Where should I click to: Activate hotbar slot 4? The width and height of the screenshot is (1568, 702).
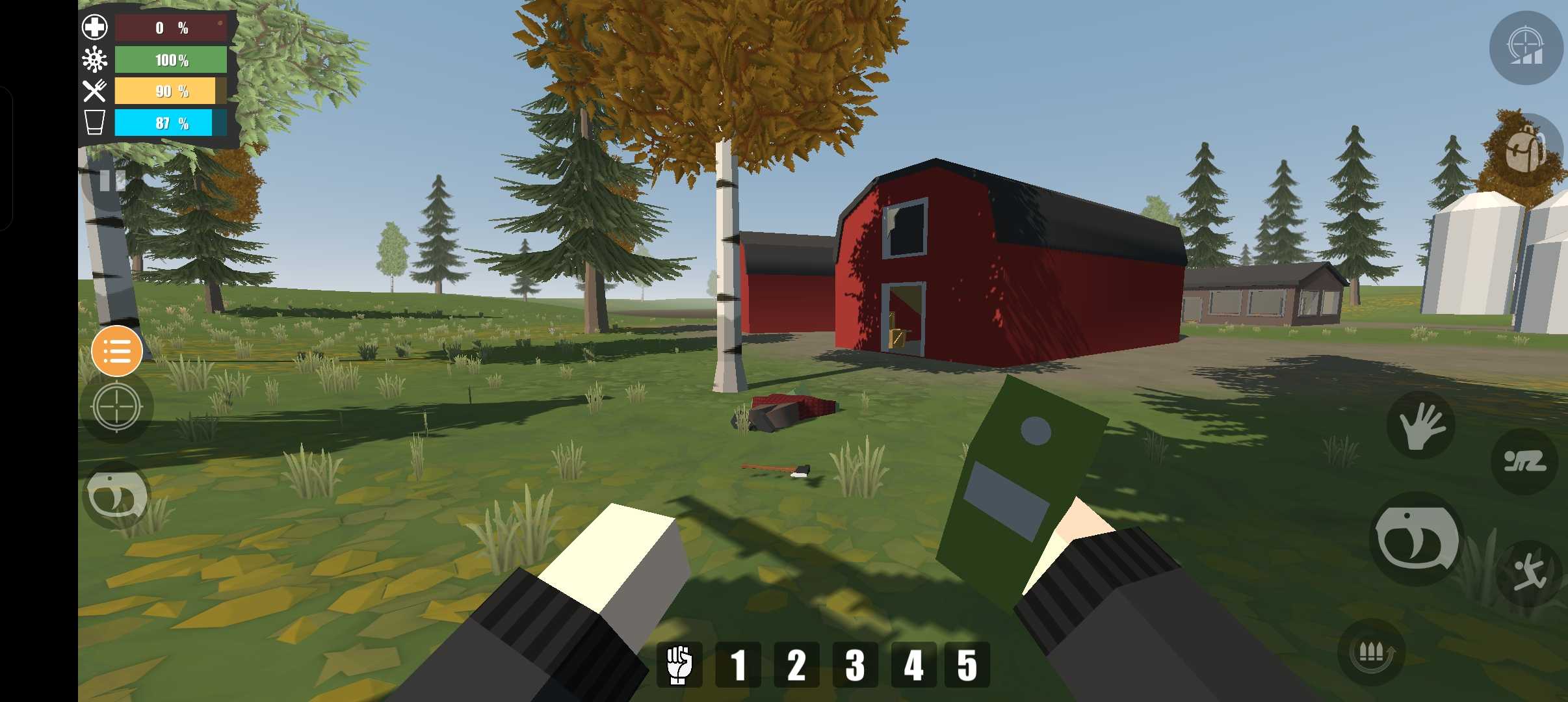[913, 664]
